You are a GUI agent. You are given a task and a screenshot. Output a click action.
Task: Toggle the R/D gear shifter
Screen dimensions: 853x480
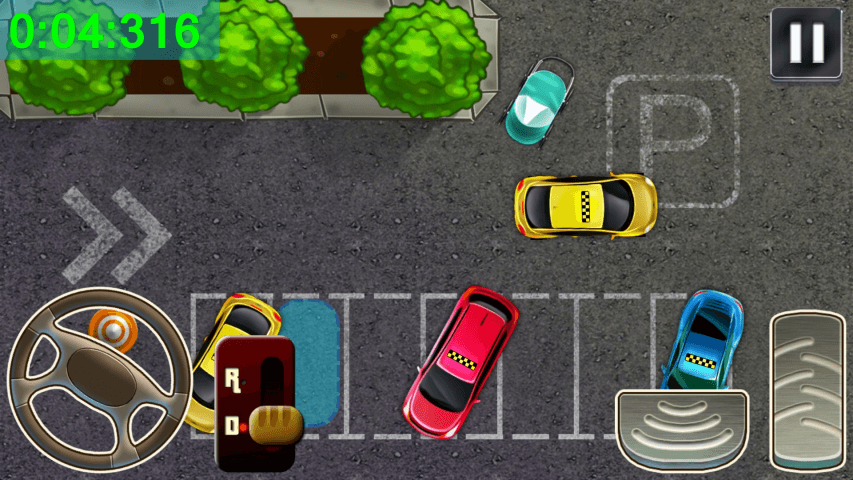256,404
